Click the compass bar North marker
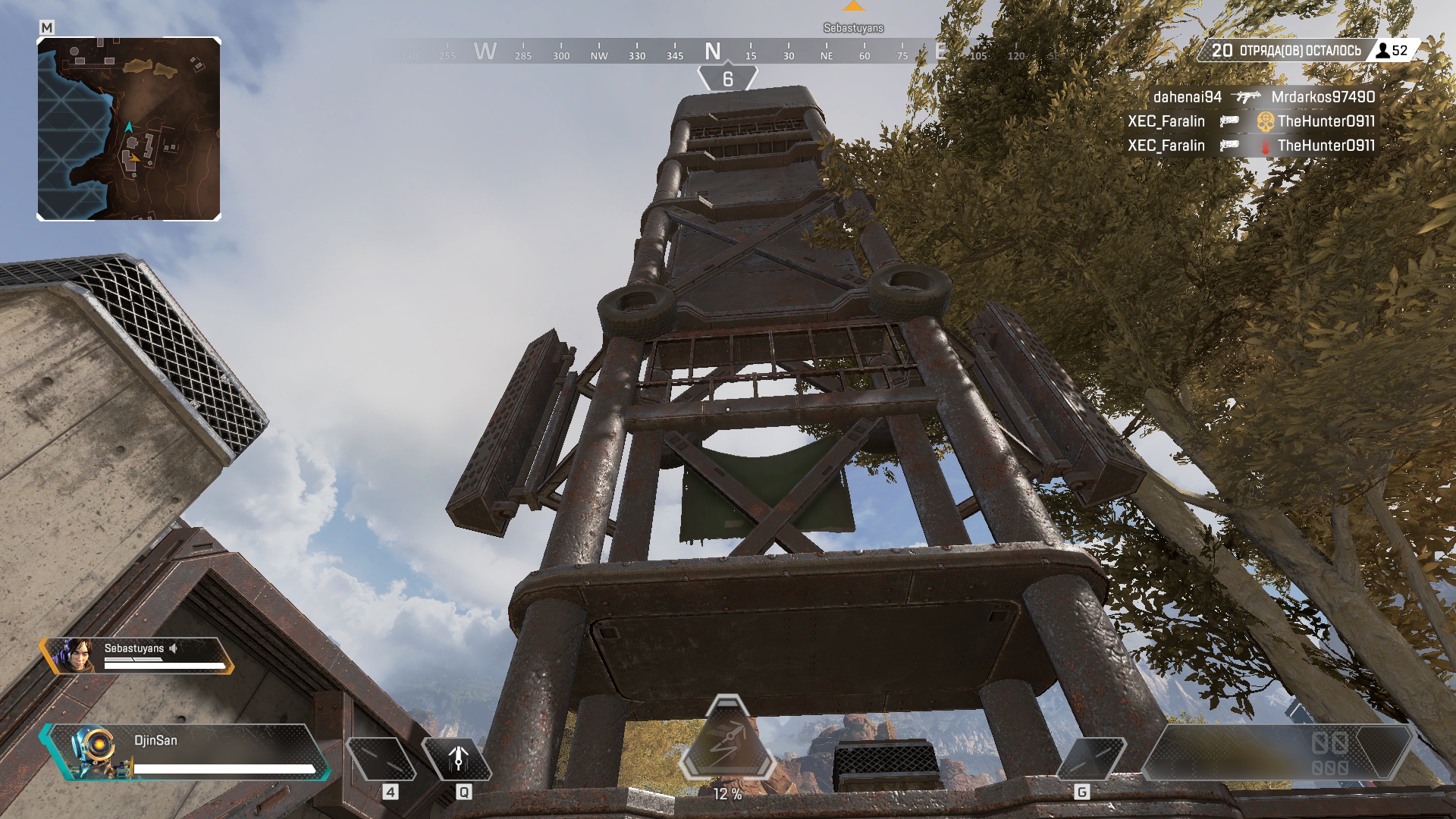This screenshot has height=819, width=1456. click(712, 52)
